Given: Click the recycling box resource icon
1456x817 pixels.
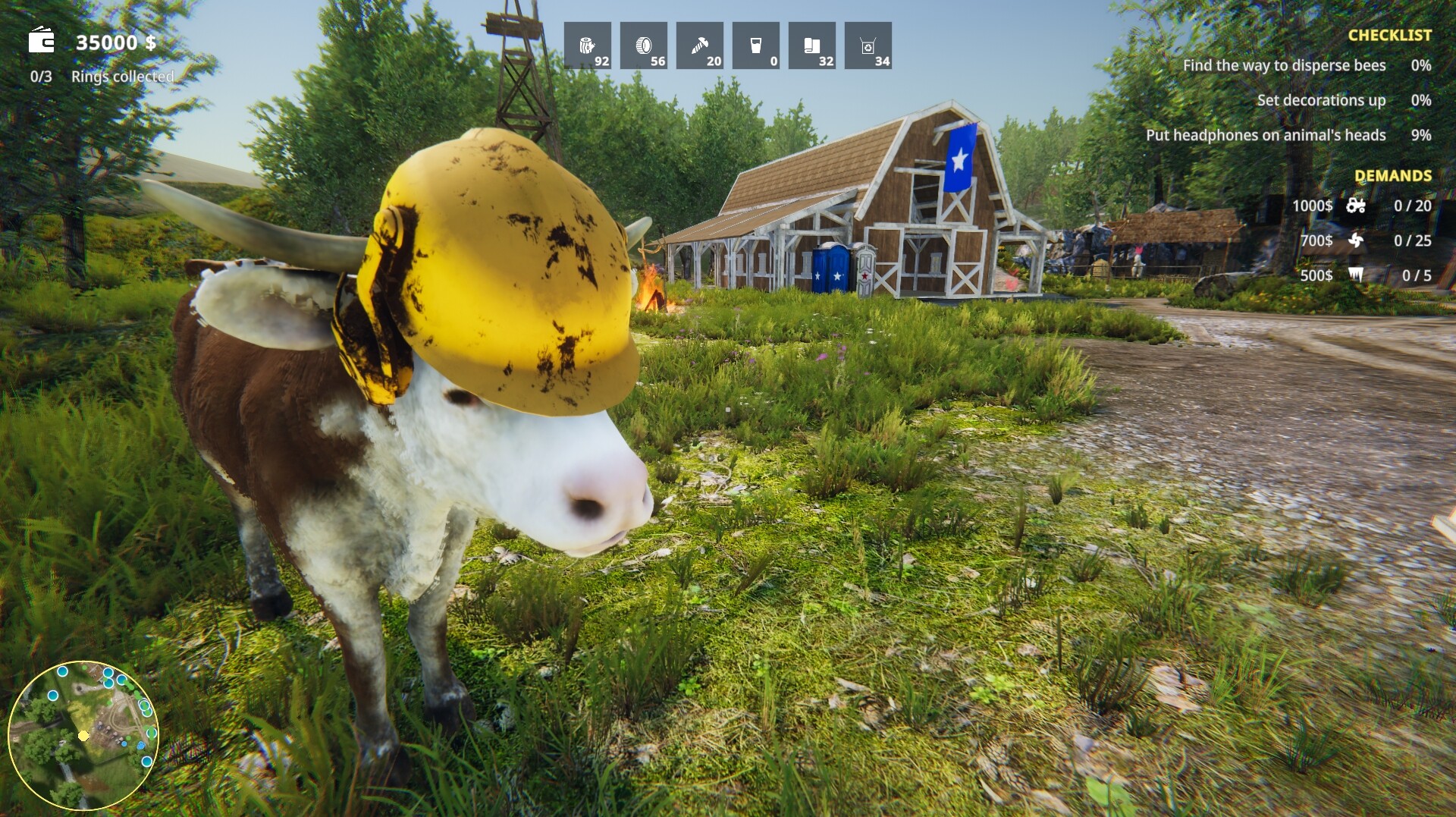Looking at the screenshot, I should tap(869, 46).
